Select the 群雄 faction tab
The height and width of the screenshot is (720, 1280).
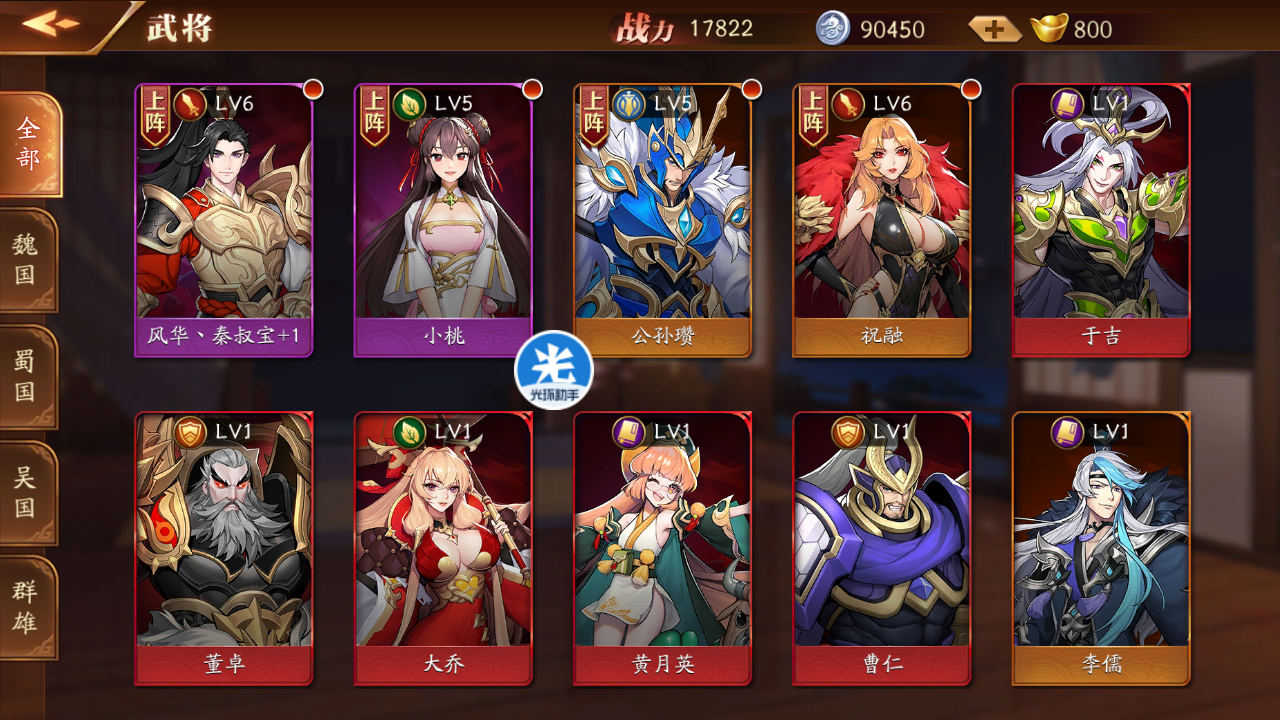click(26, 607)
